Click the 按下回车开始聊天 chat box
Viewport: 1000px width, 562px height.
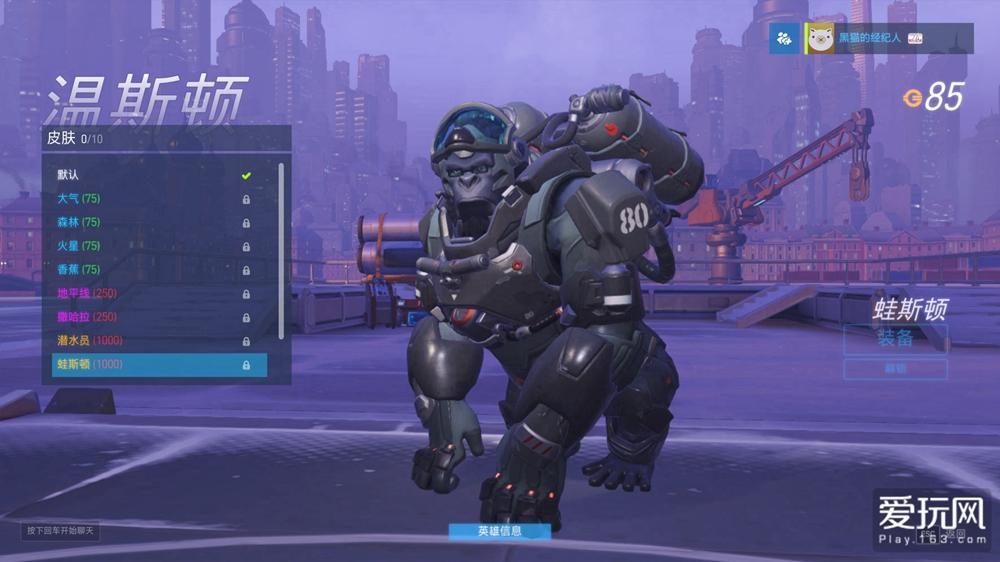click(x=61, y=530)
